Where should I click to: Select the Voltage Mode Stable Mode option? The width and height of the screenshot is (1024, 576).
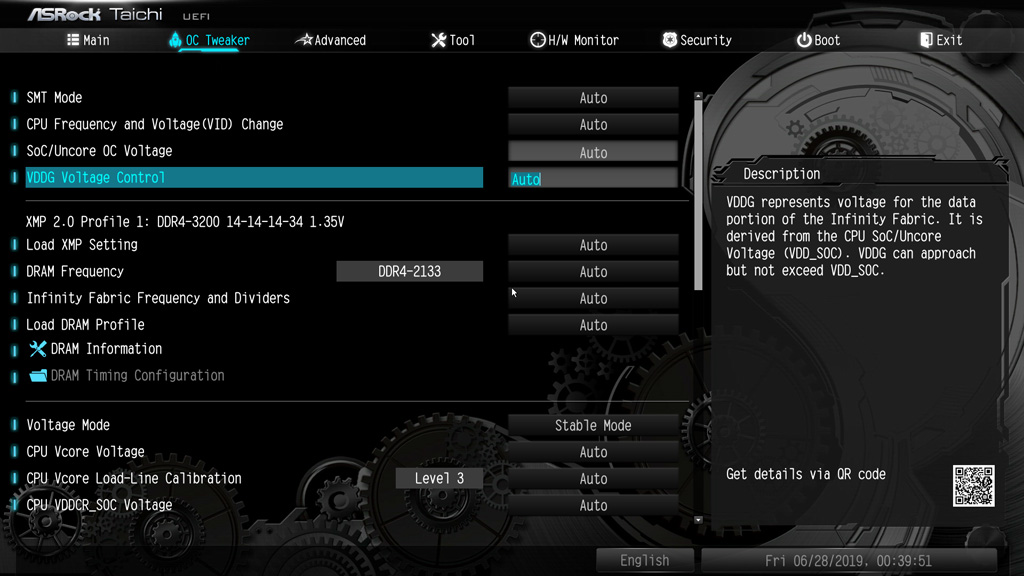point(593,425)
